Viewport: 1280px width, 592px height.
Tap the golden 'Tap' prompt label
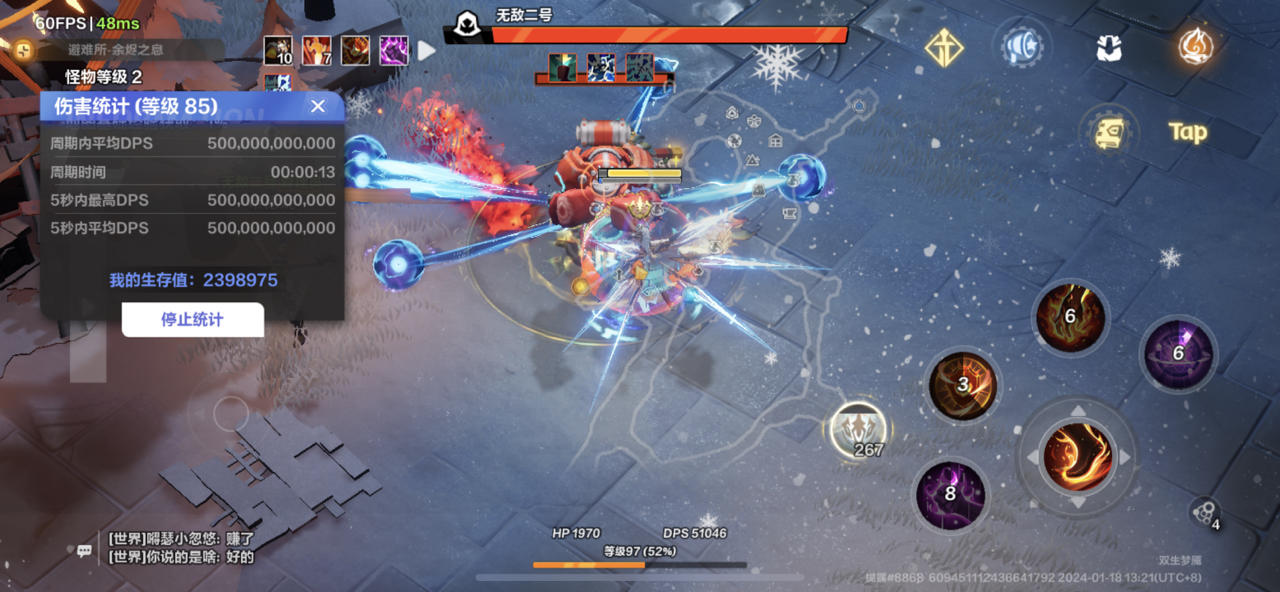coord(1188,132)
